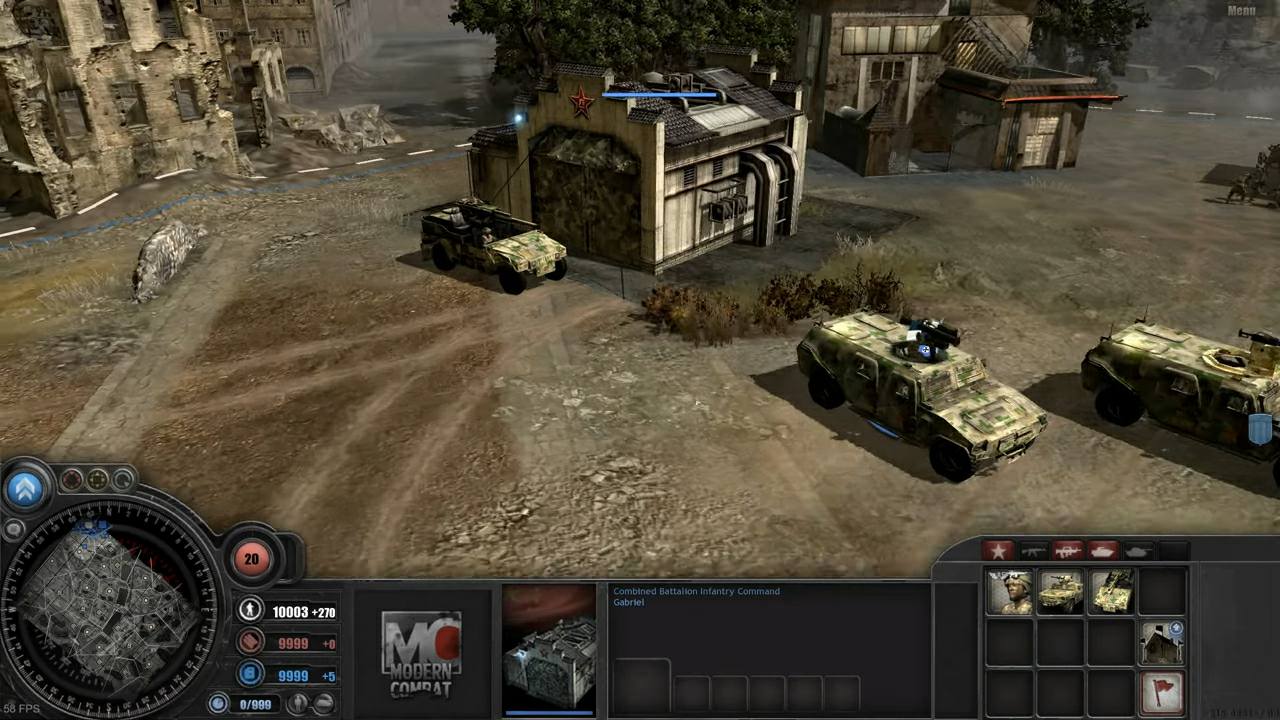
Task: Train the infantry soldier unit
Action: pyautogui.click(x=1010, y=592)
